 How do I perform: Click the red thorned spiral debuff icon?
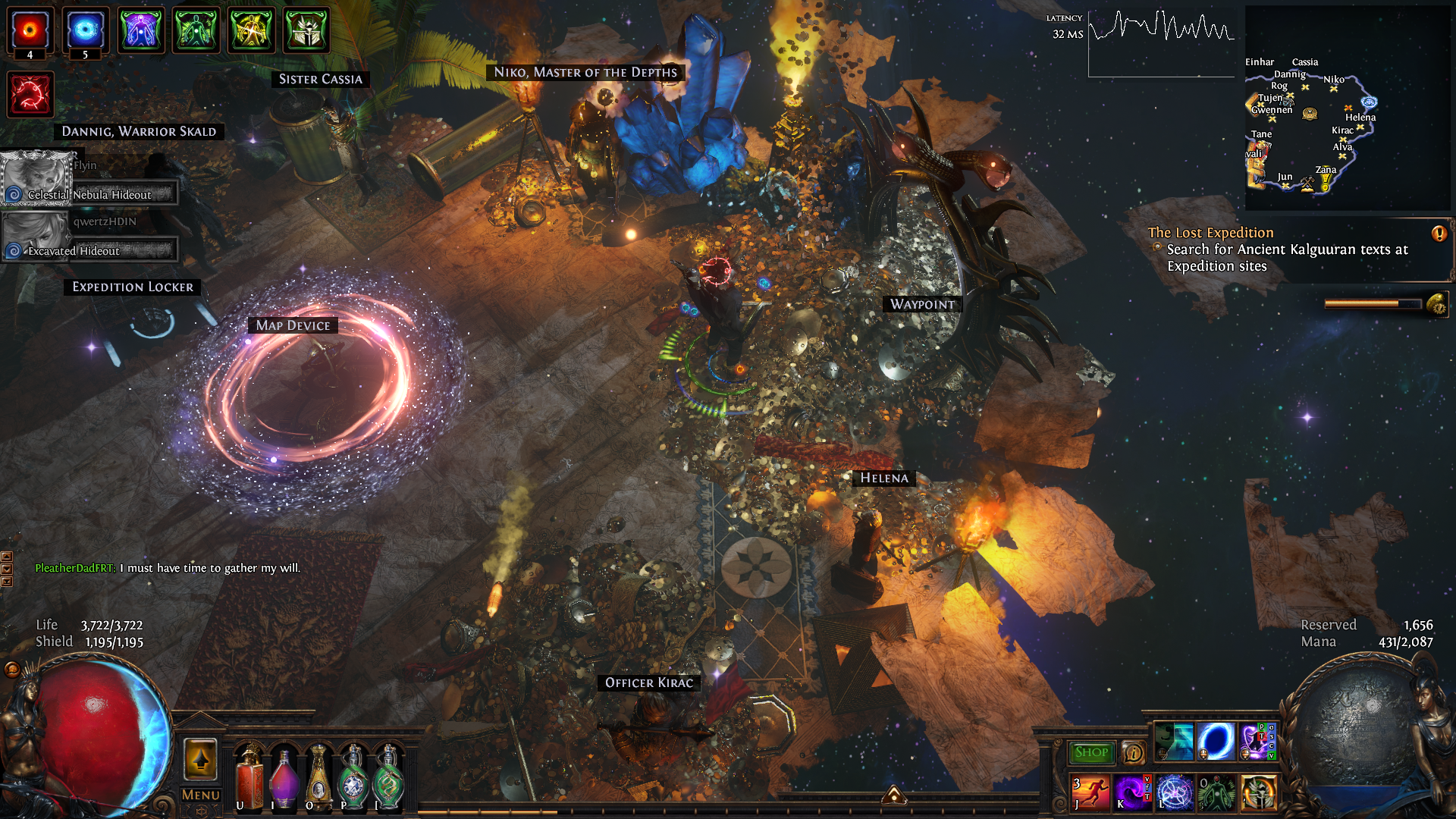(x=30, y=95)
